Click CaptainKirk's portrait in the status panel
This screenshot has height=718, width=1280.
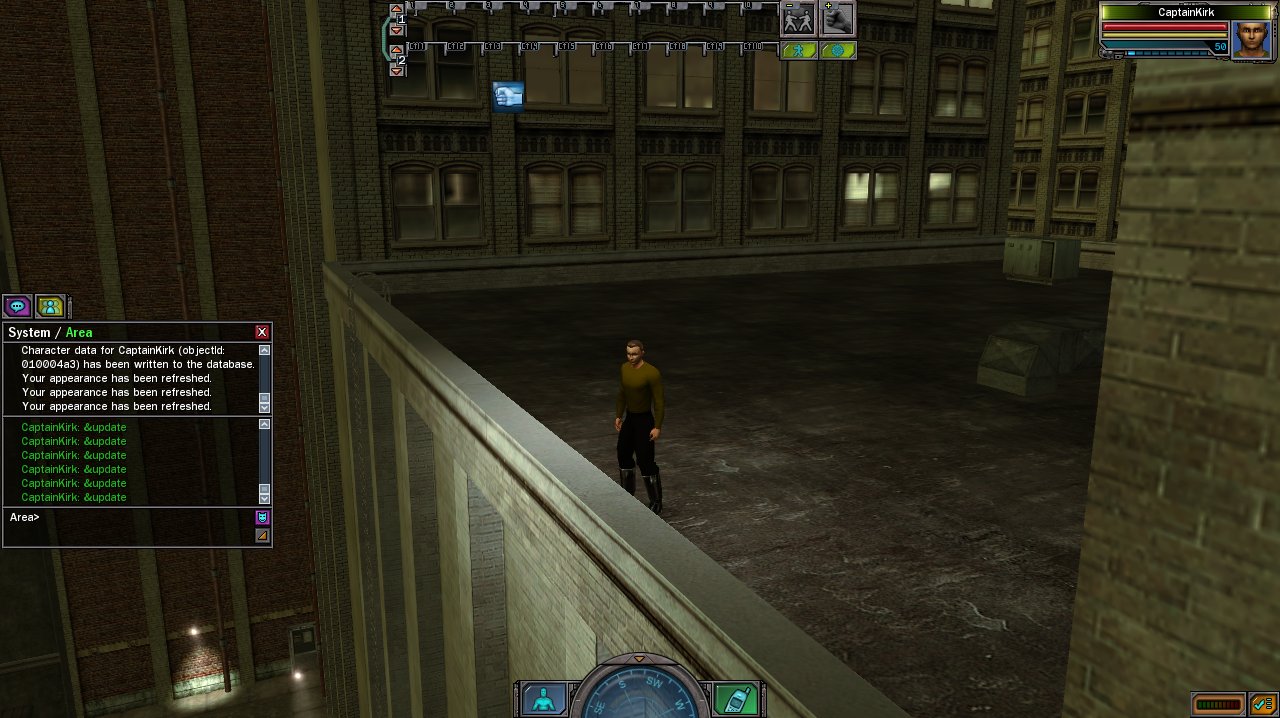point(1250,39)
